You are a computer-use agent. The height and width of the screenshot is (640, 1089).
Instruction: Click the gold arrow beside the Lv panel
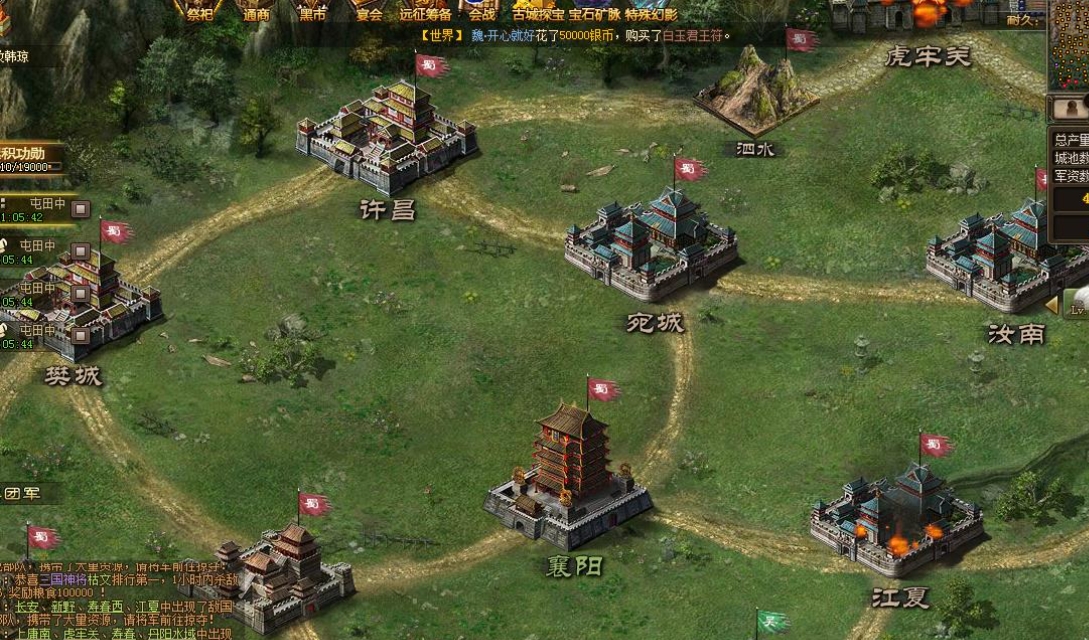pos(1051,304)
